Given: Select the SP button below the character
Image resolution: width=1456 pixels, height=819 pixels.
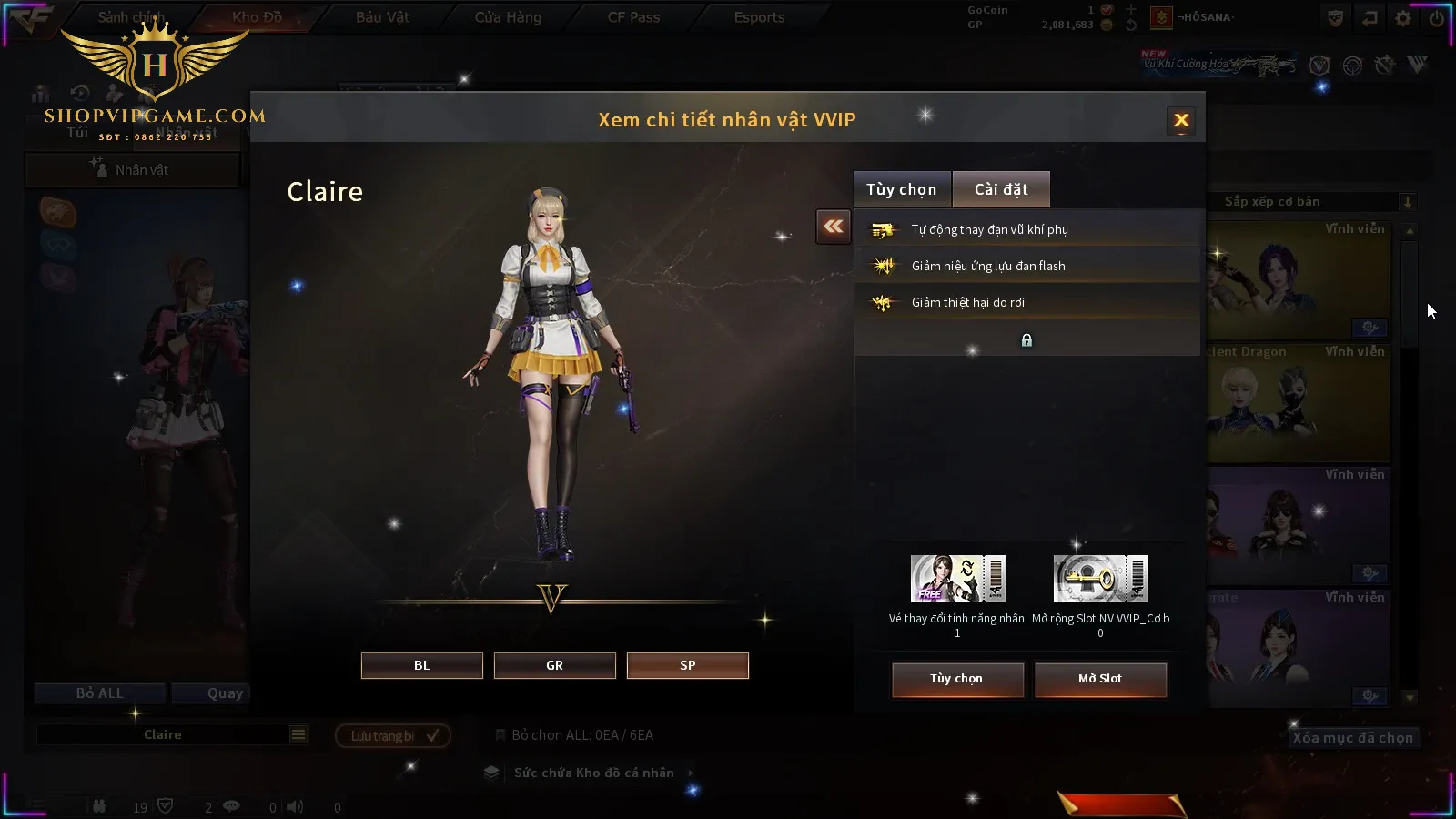Looking at the screenshot, I should tap(687, 665).
